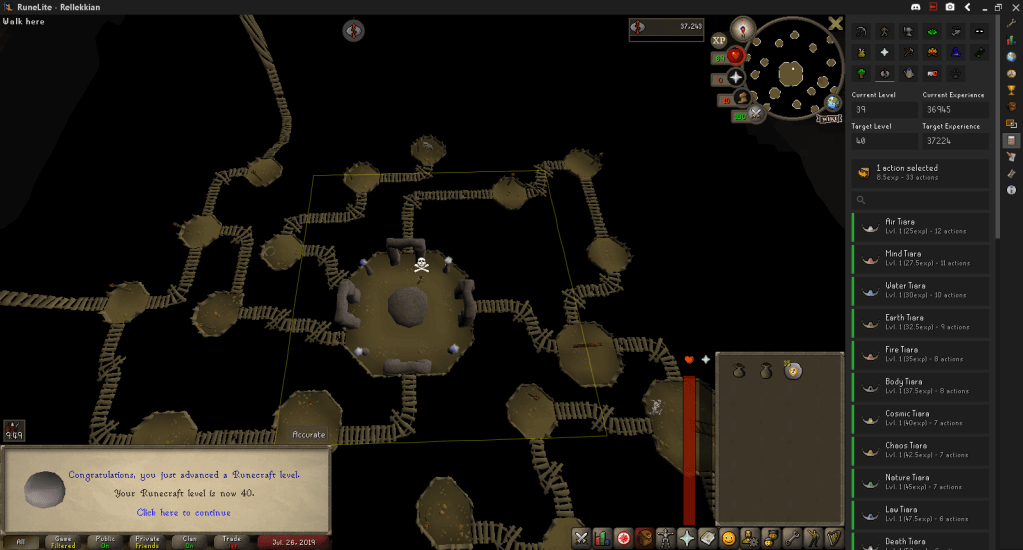The height and width of the screenshot is (550, 1023).
Task: Open the XP drops orb
Action: (x=718, y=41)
